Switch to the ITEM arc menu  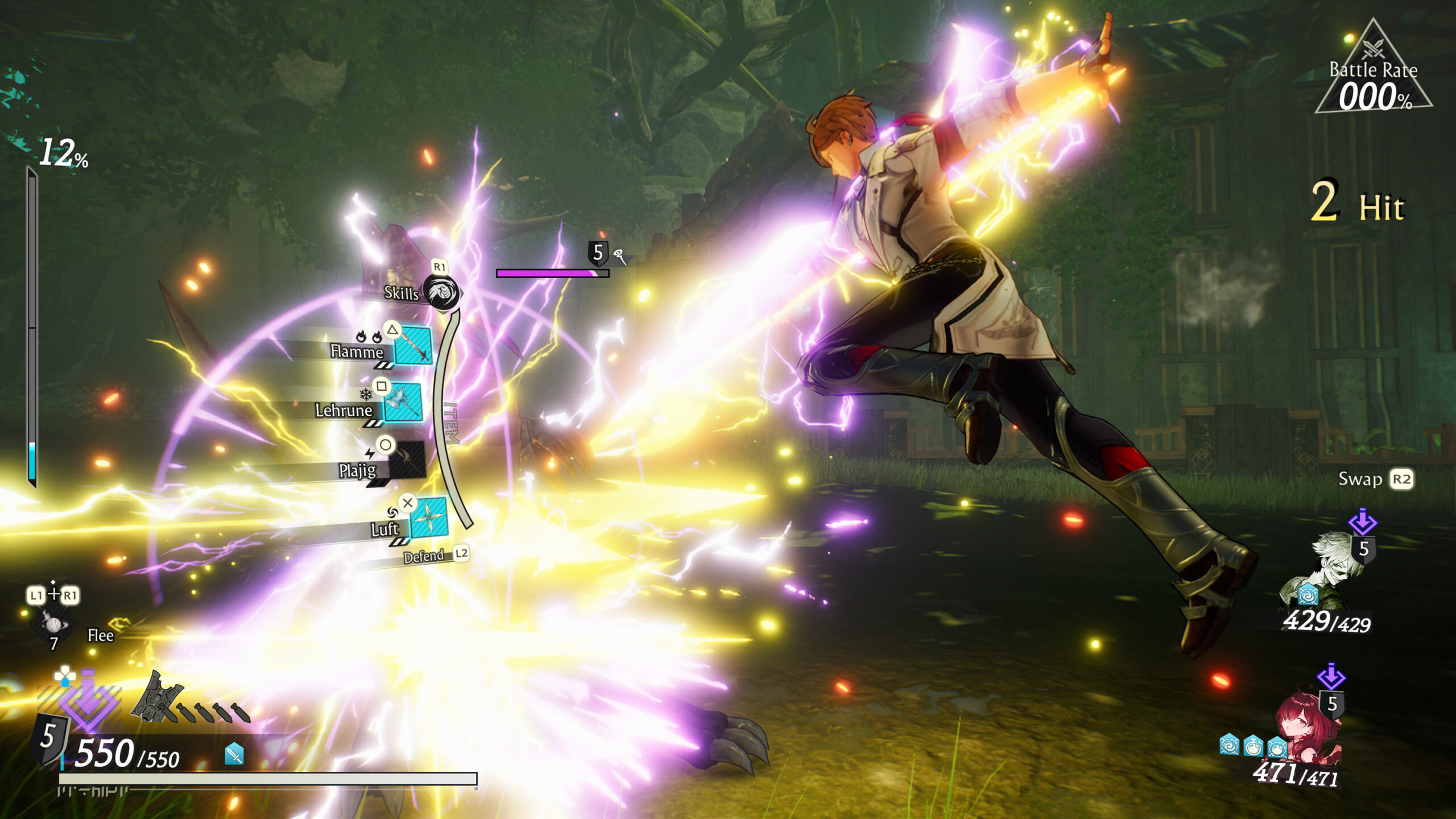[450, 424]
